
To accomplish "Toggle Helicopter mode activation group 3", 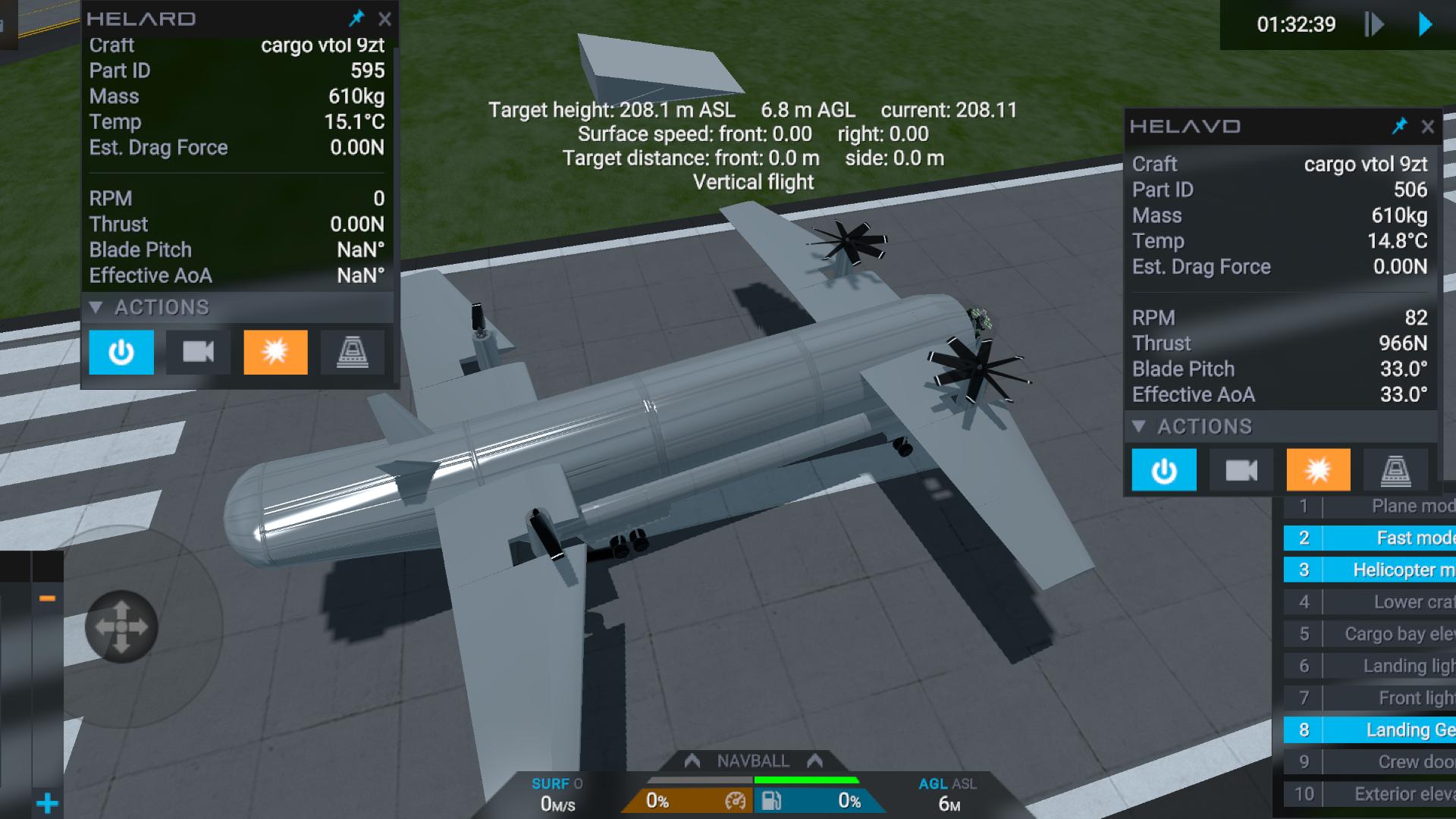I will tap(1369, 570).
